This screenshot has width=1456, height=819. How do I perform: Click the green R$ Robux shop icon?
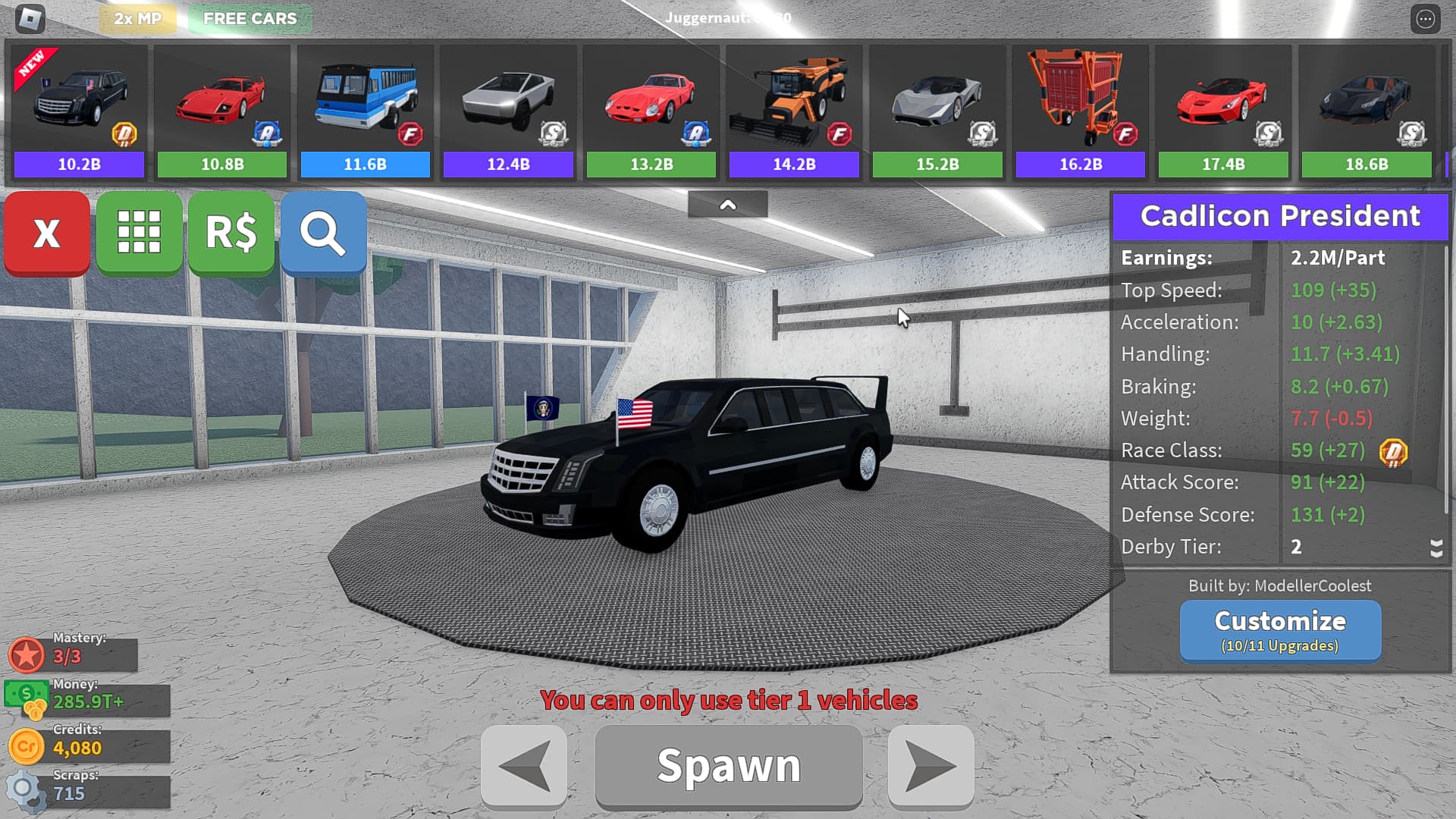click(231, 233)
